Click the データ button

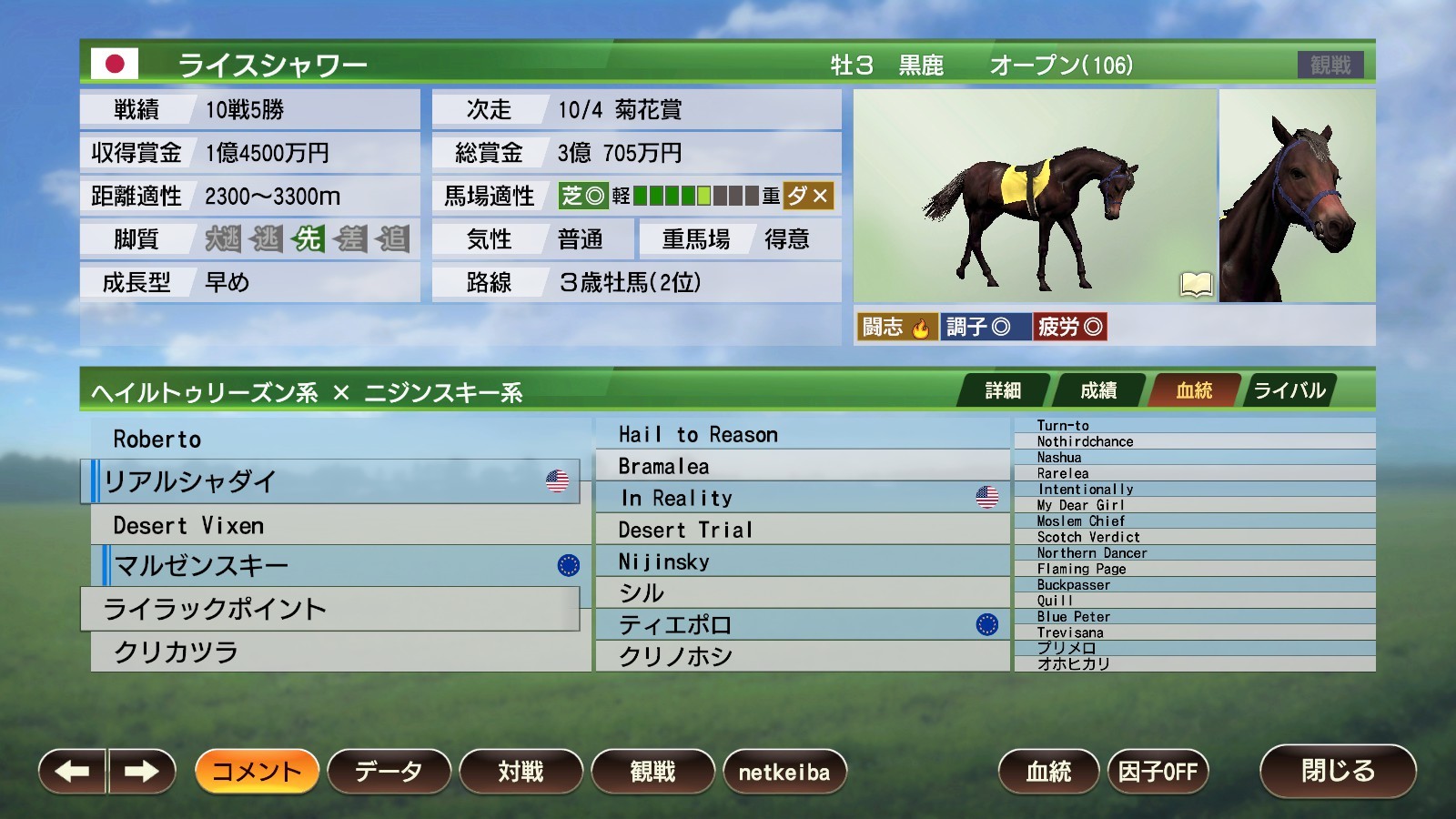389,770
